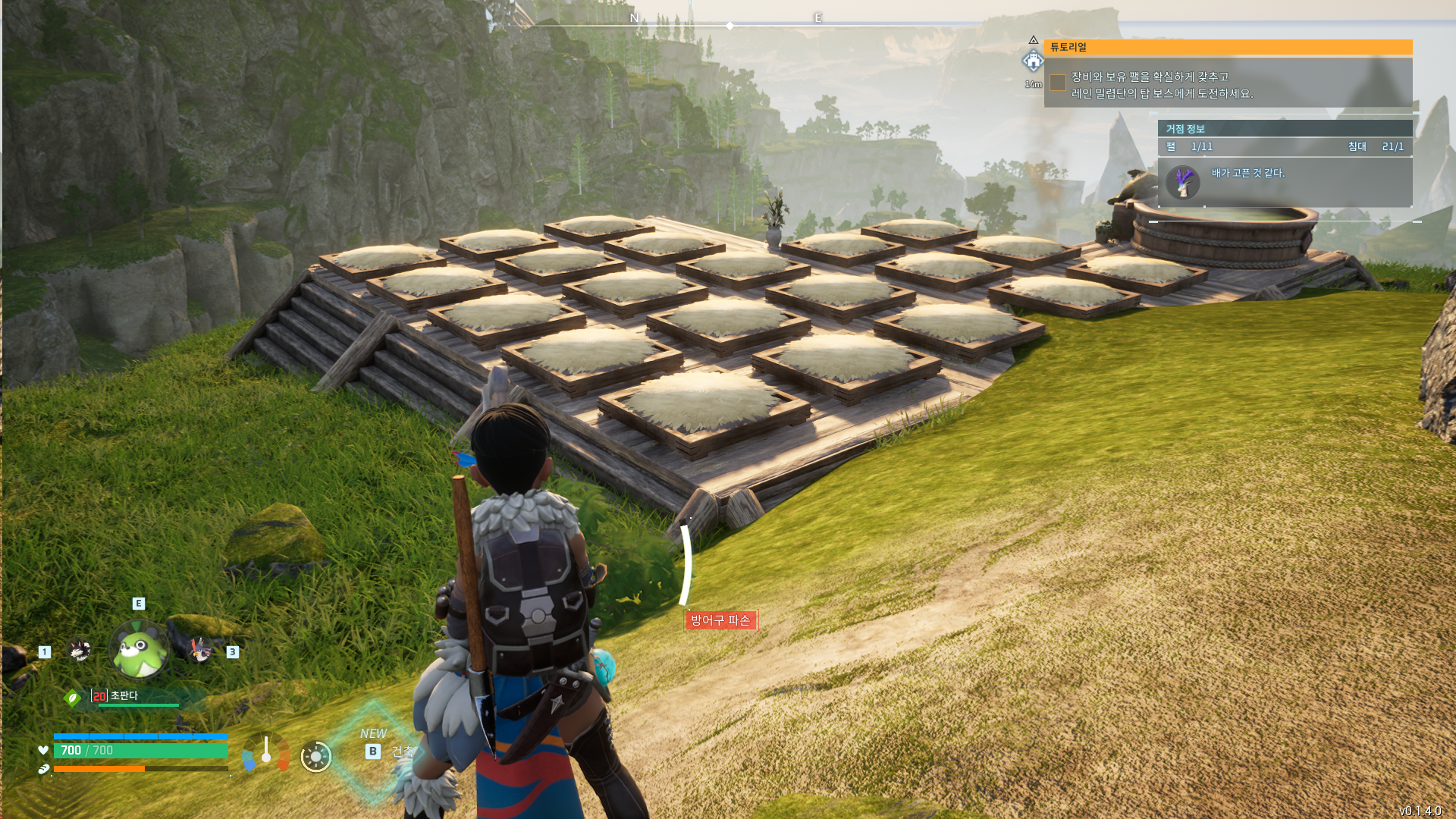Select the green panda pal 초판다 portrait

[140, 649]
